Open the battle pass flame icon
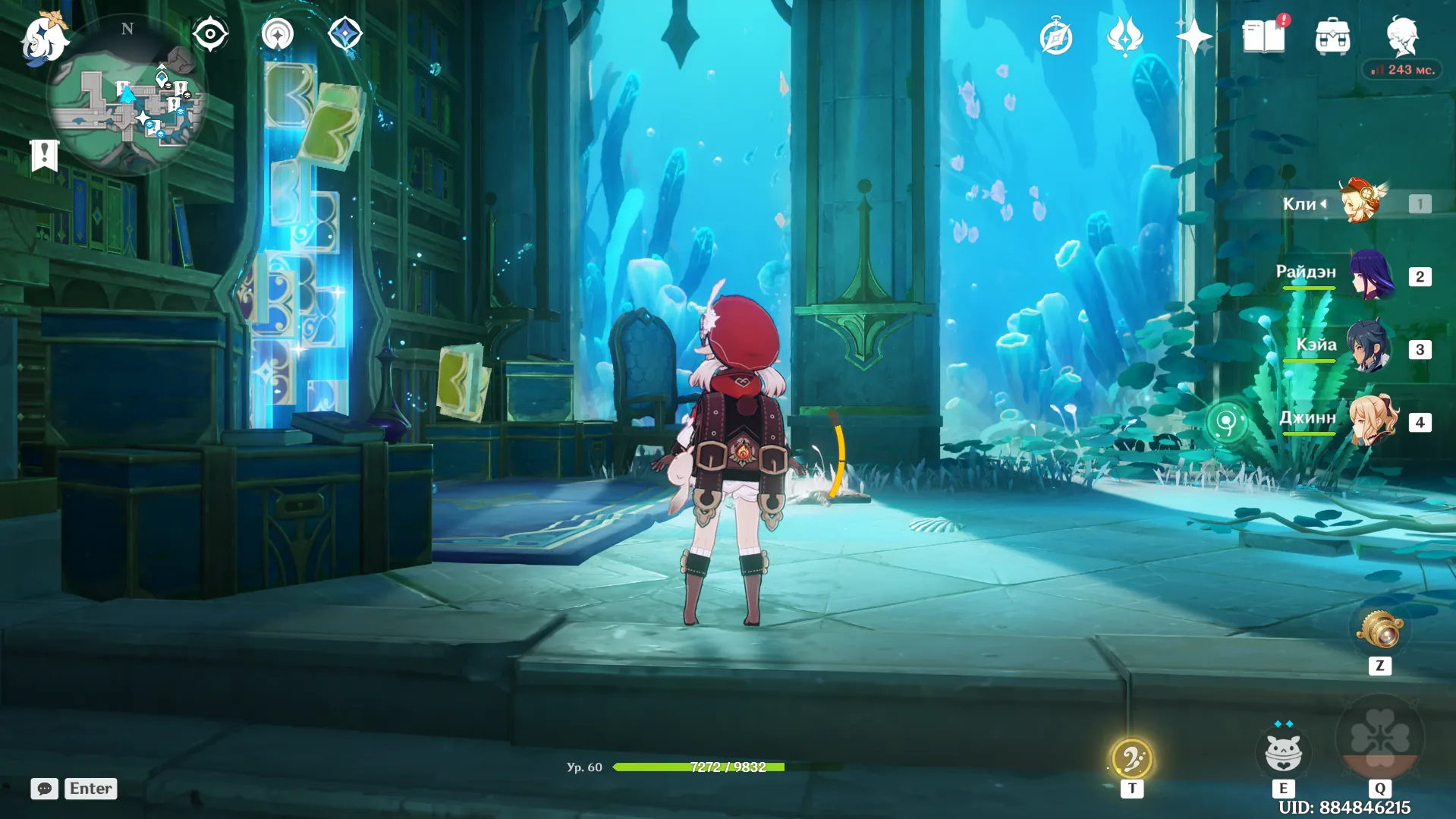This screenshot has height=819, width=1456. coord(1124,36)
